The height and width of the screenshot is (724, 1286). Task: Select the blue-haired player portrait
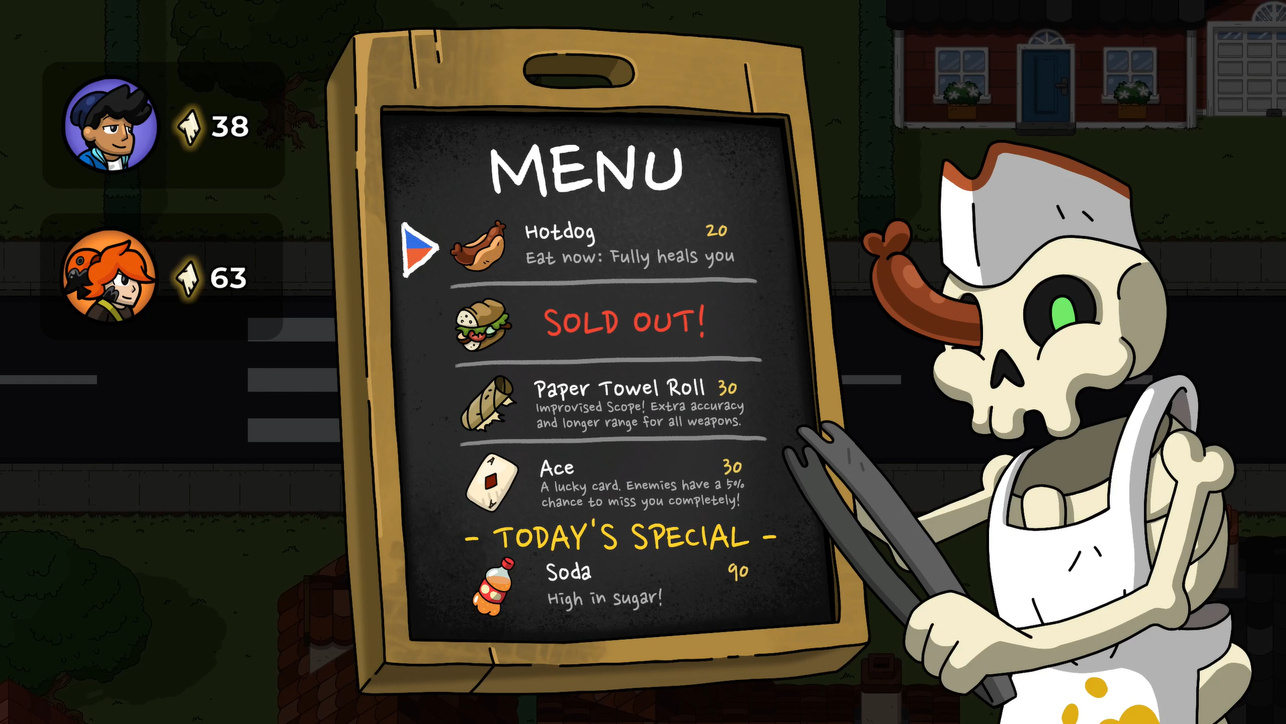pyautogui.click(x=110, y=125)
